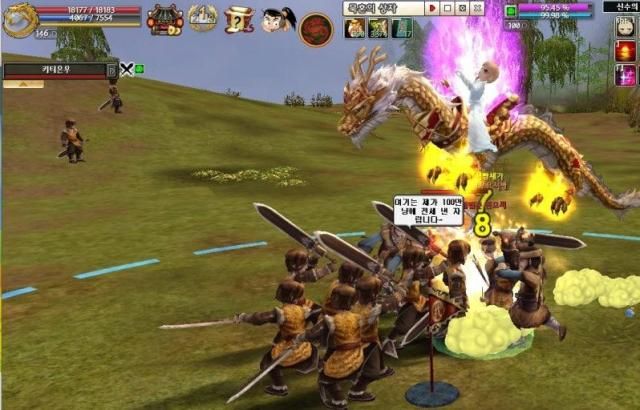The image size is (640, 410).
Task: Select the teal figure buff icon
Action: click(401, 28)
